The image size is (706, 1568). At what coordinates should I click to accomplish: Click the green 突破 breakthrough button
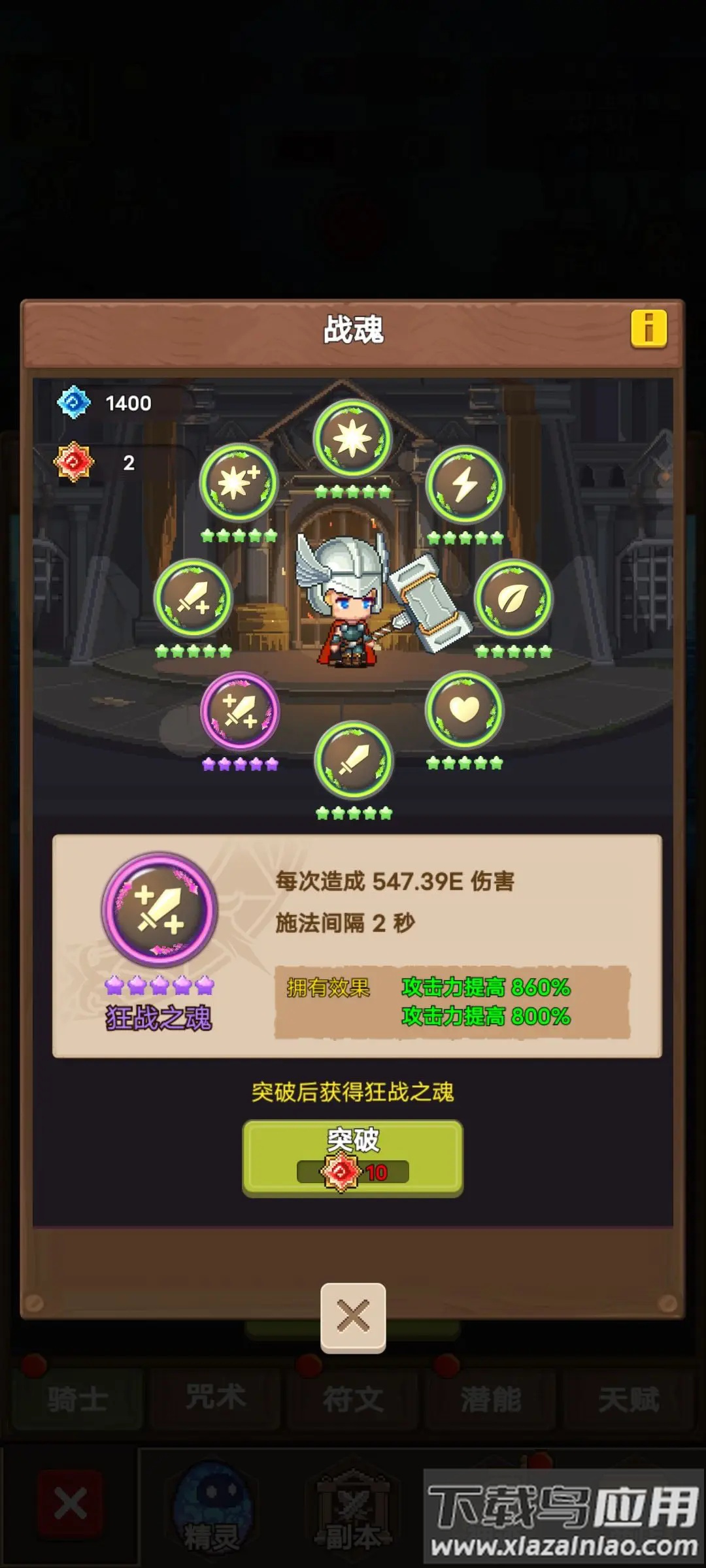(x=353, y=1158)
